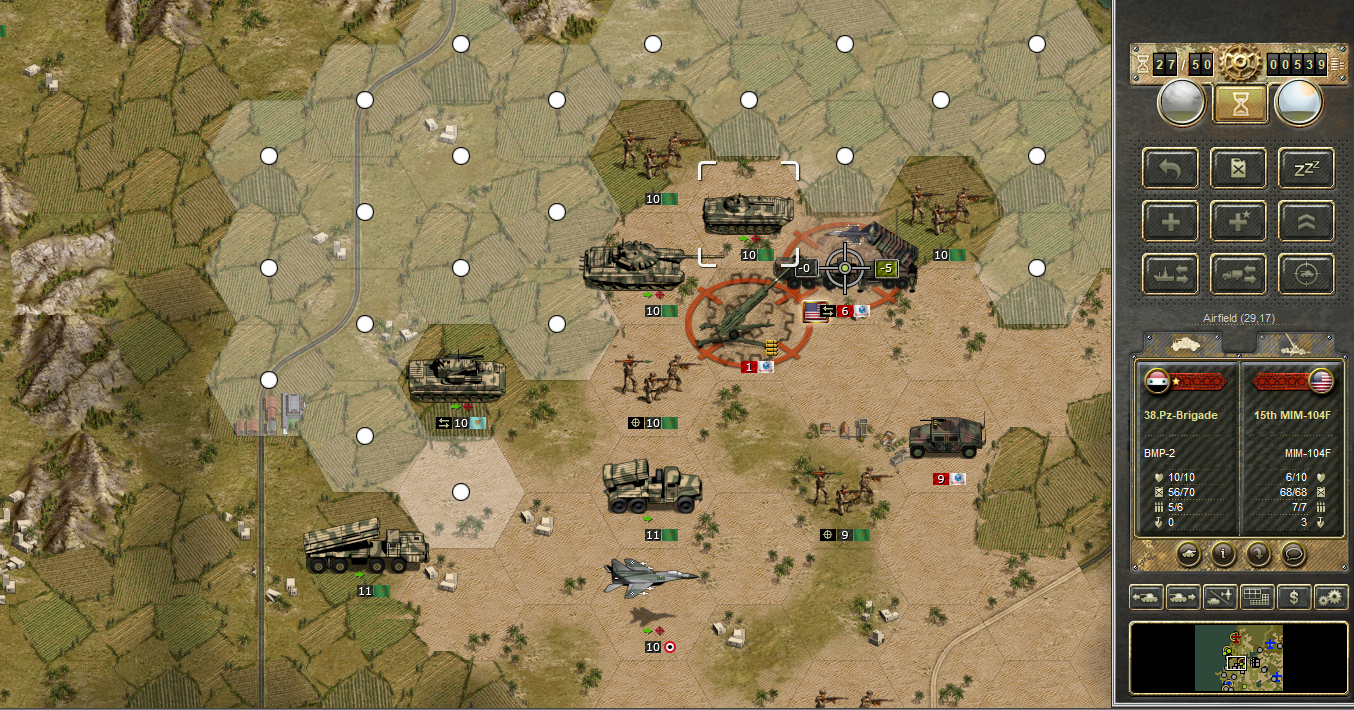The image size is (1354, 710).
Task: Resupply the unit using the jerrycan button
Action: point(1238,168)
